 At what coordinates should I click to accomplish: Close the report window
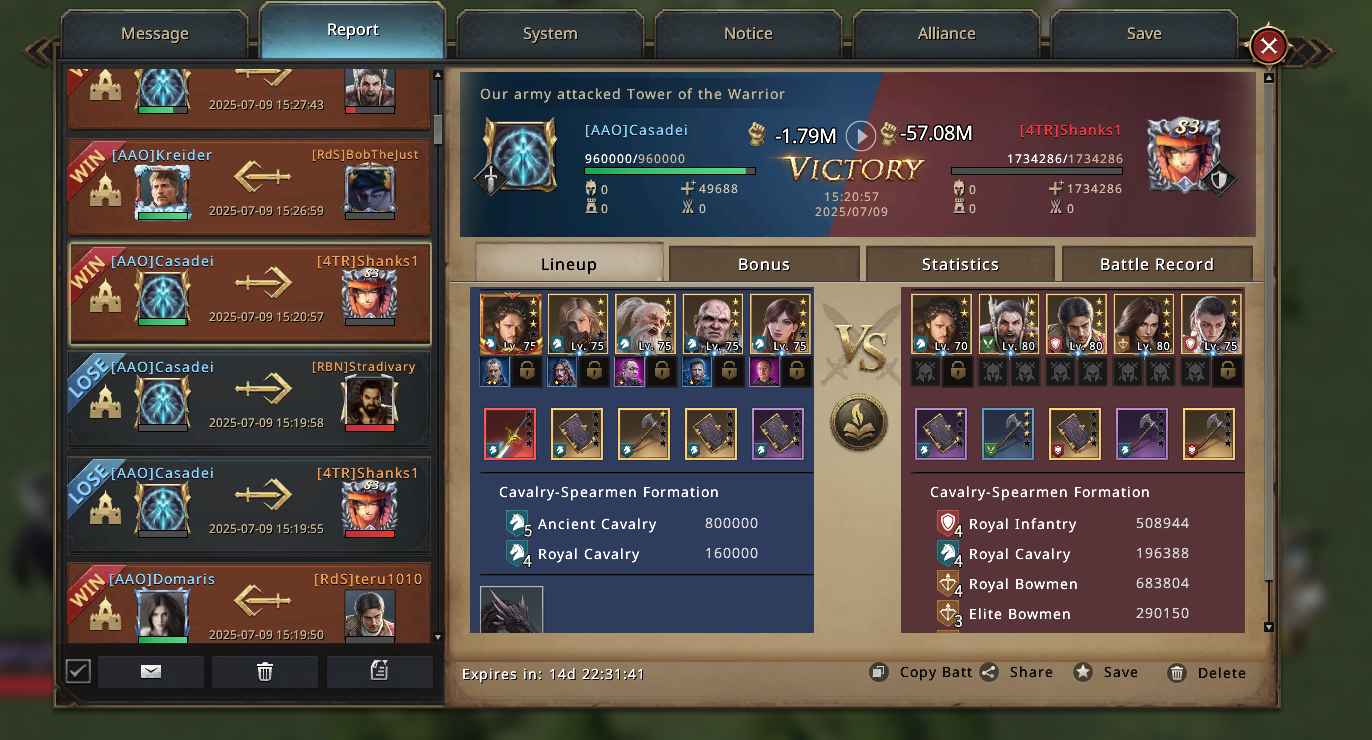1268,46
